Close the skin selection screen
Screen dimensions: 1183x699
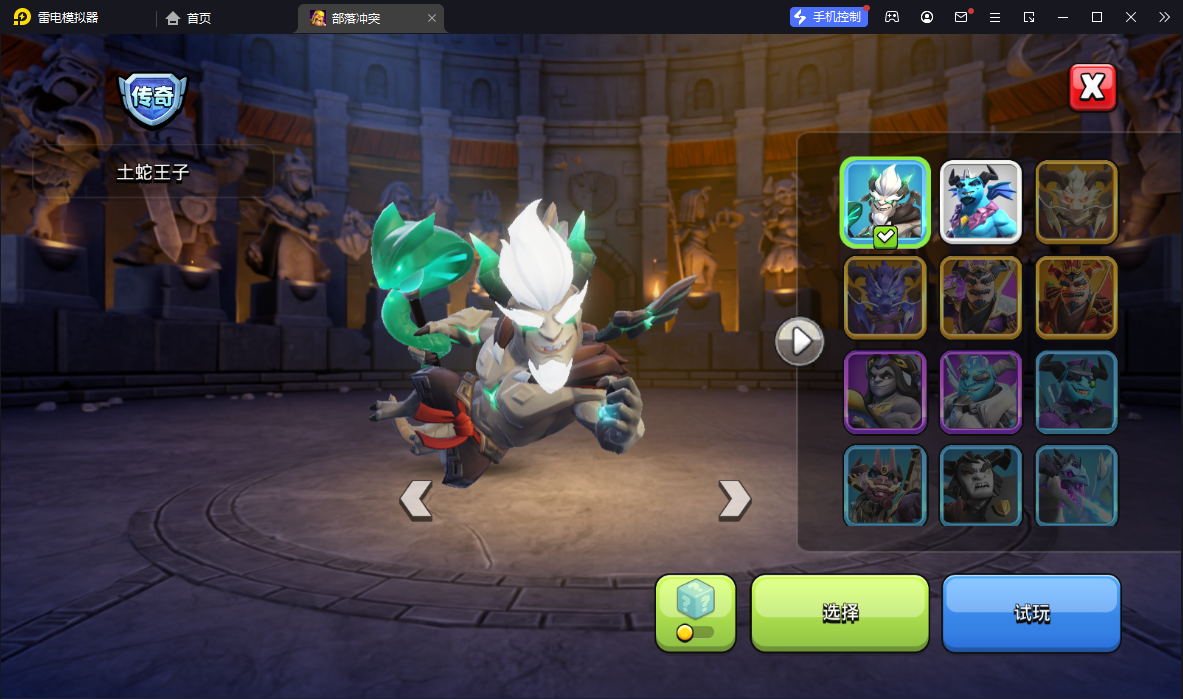[1092, 88]
